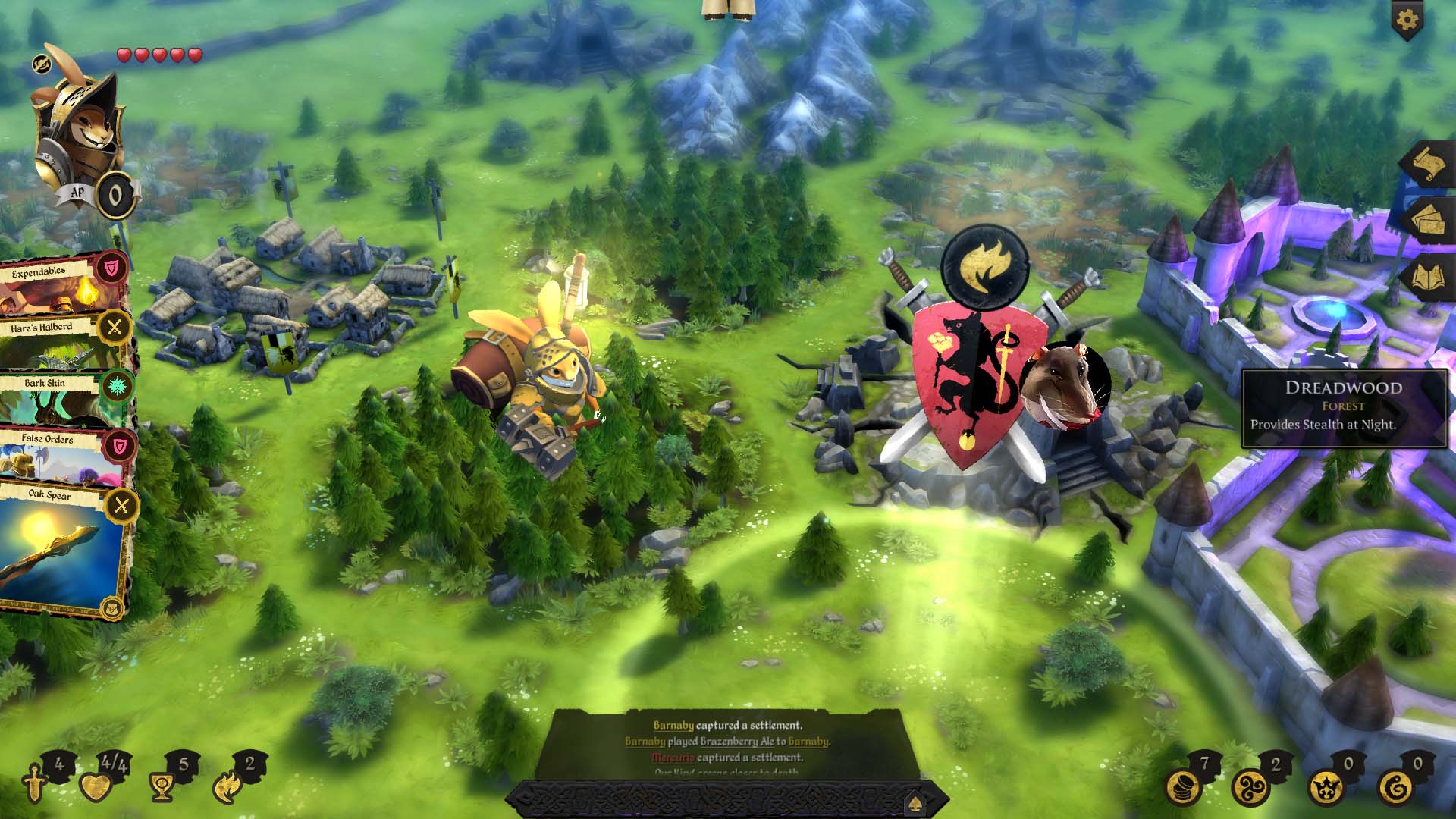The height and width of the screenshot is (819, 1456).
Task: Click the crossed swords symbol on Hare's Halberd
Action: (x=114, y=326)
